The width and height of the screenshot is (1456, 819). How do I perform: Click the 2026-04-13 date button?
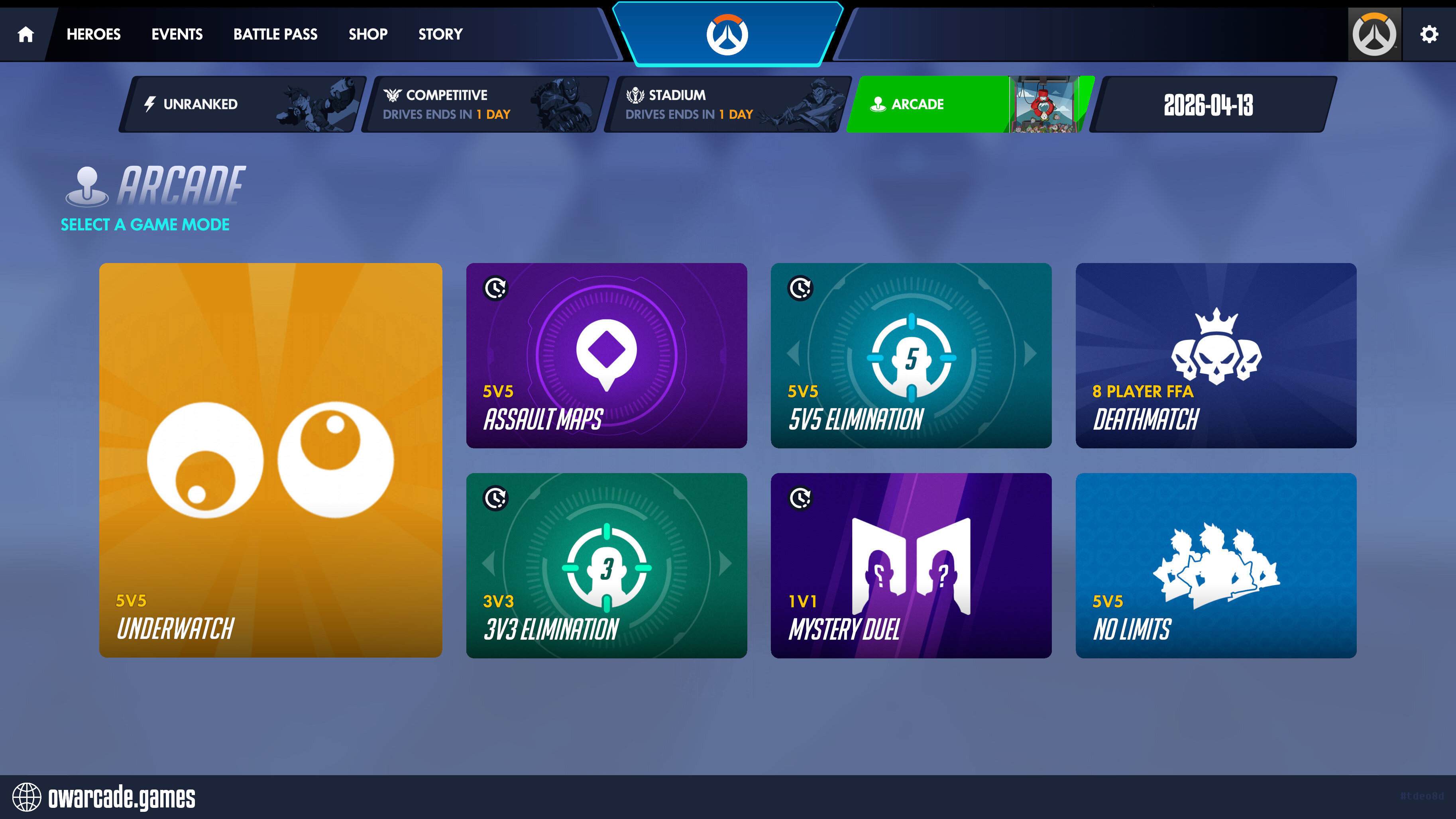(1210, 104)
